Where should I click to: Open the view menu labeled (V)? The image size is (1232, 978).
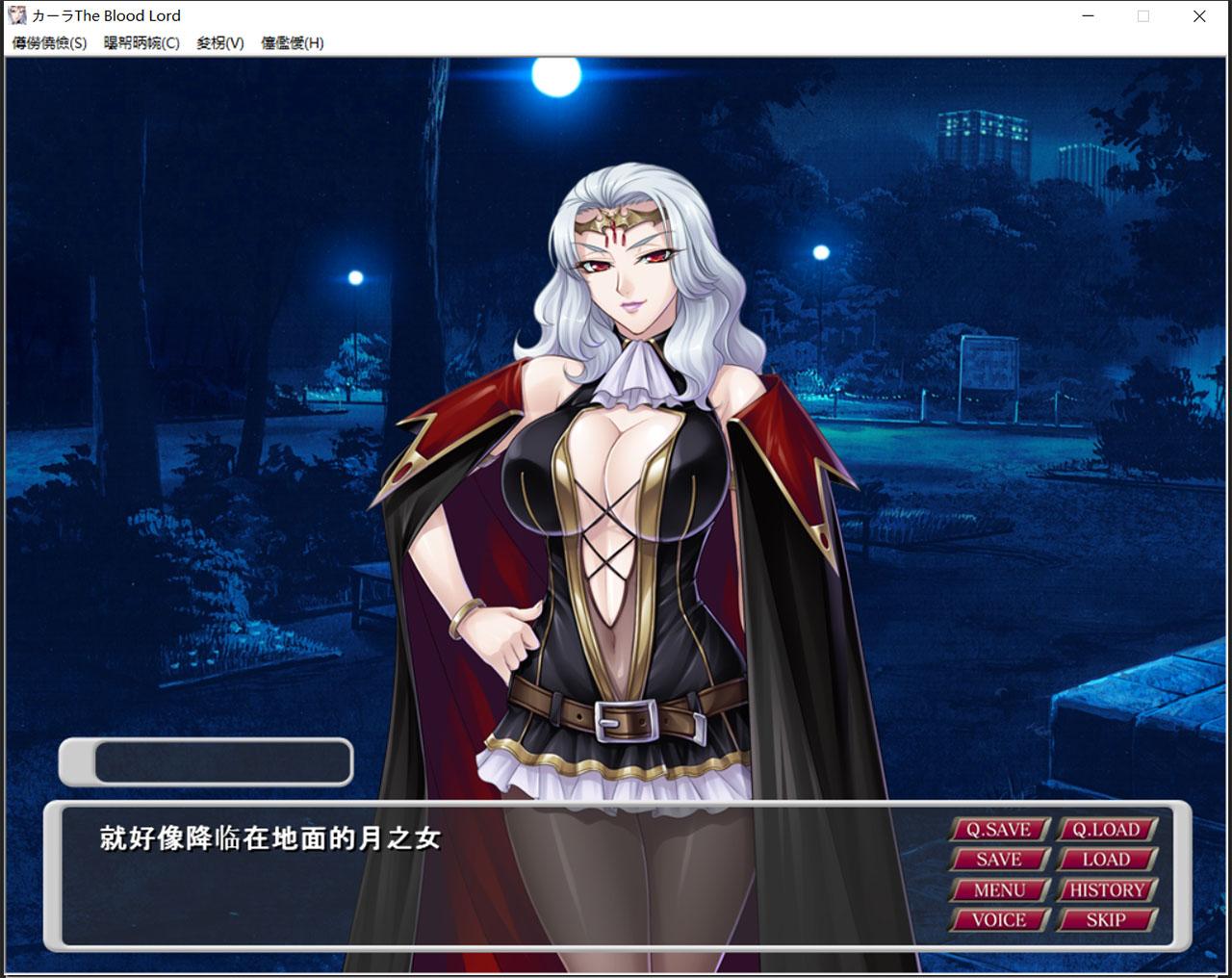coord(219,43)
